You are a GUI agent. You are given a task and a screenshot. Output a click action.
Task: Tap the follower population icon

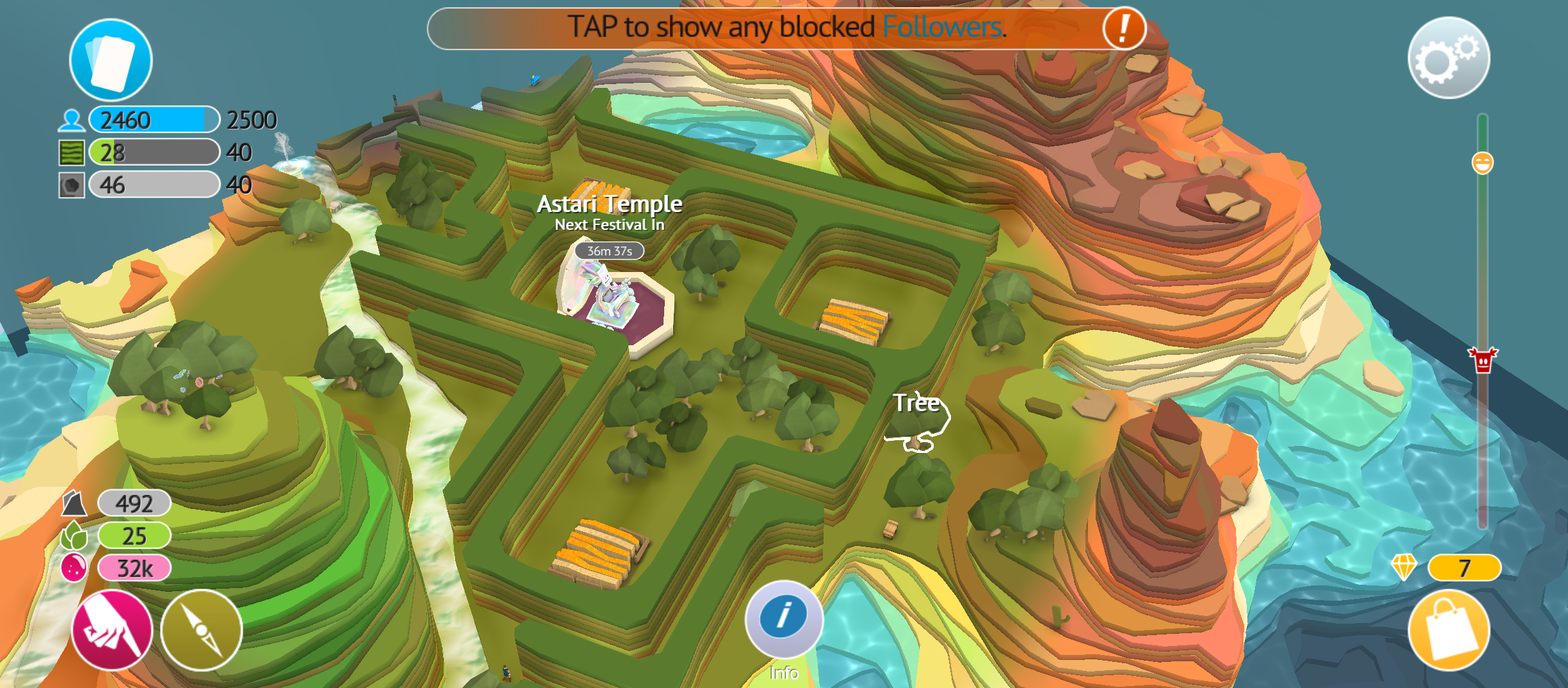[72, 118]
